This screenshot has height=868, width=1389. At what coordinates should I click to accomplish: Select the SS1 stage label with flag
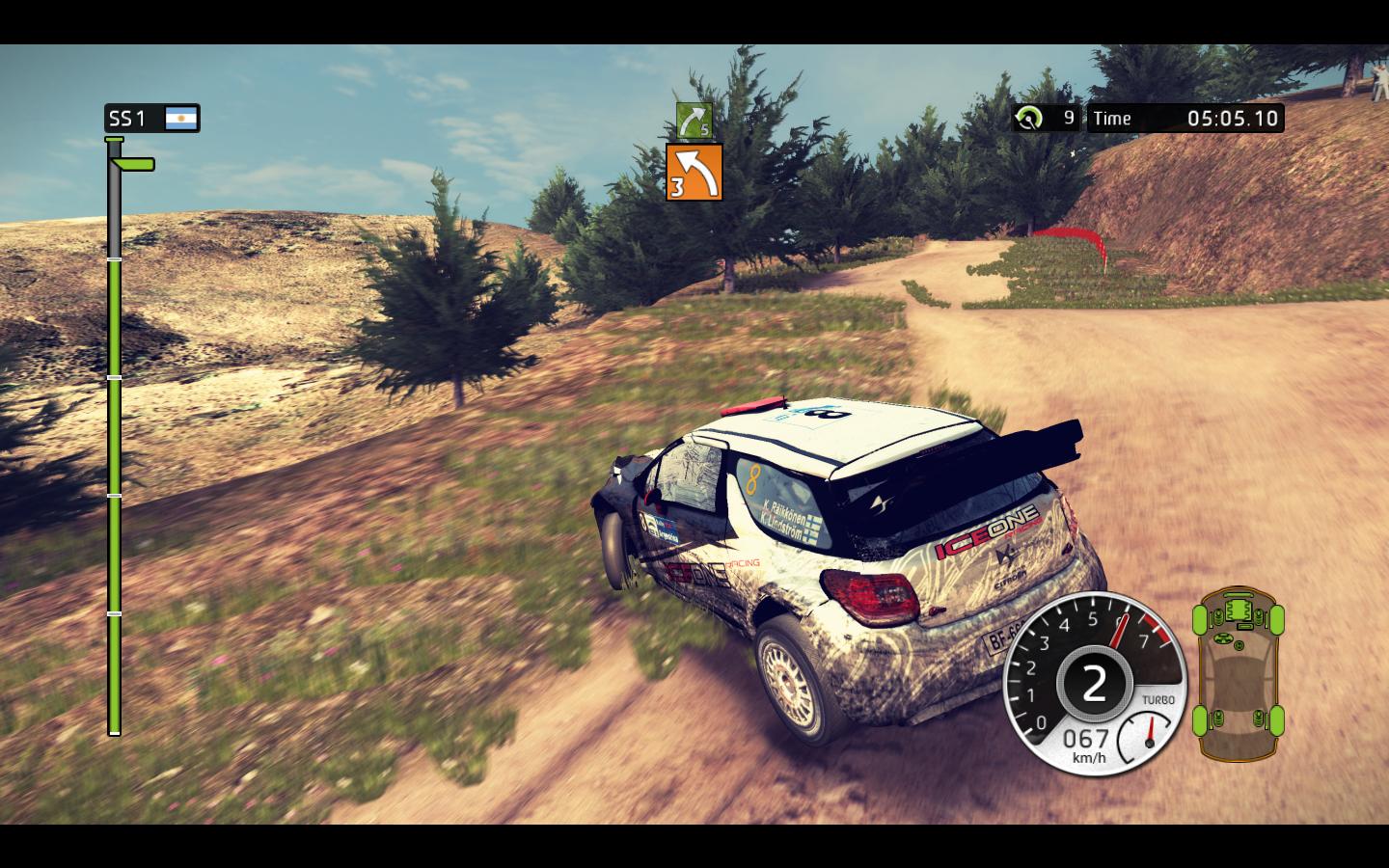[151, 119]
